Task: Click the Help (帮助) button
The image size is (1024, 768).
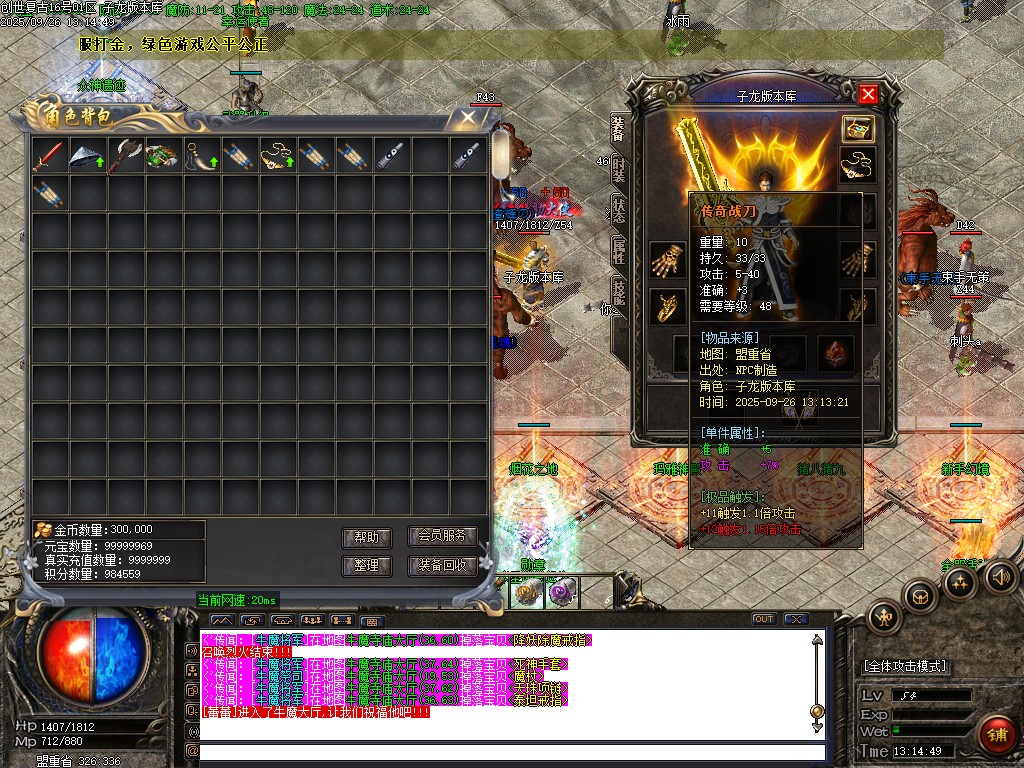Action: [x=367, y=537]
